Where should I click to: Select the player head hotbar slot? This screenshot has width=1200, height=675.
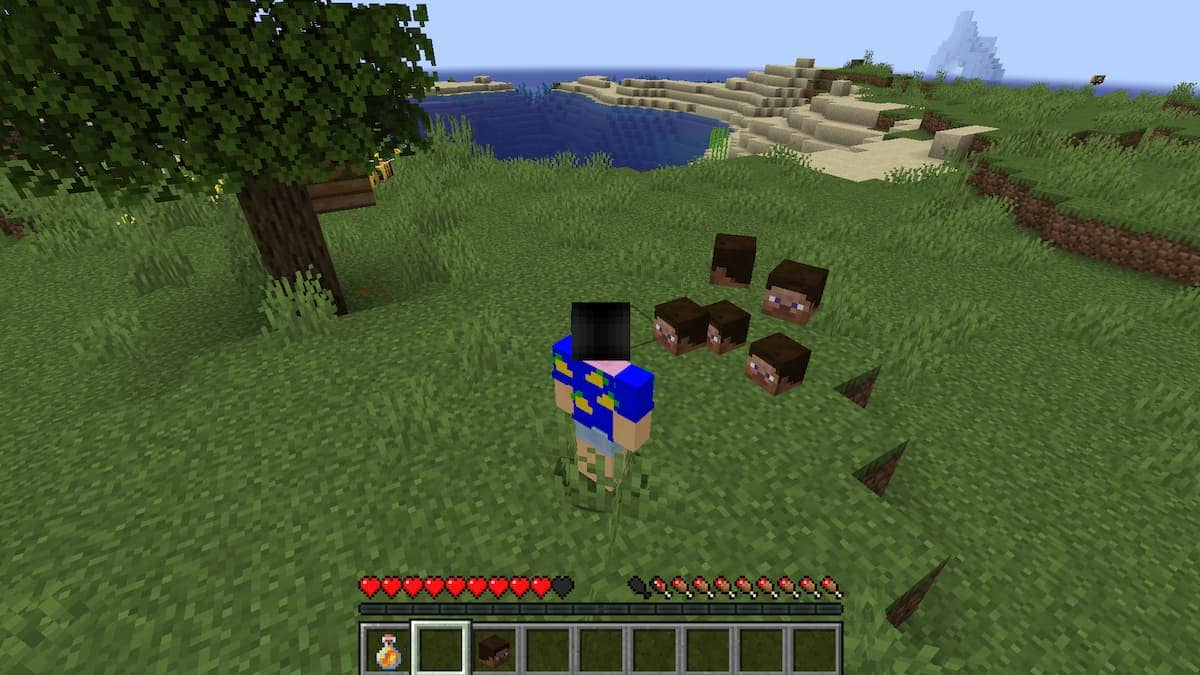coord(493,649)
